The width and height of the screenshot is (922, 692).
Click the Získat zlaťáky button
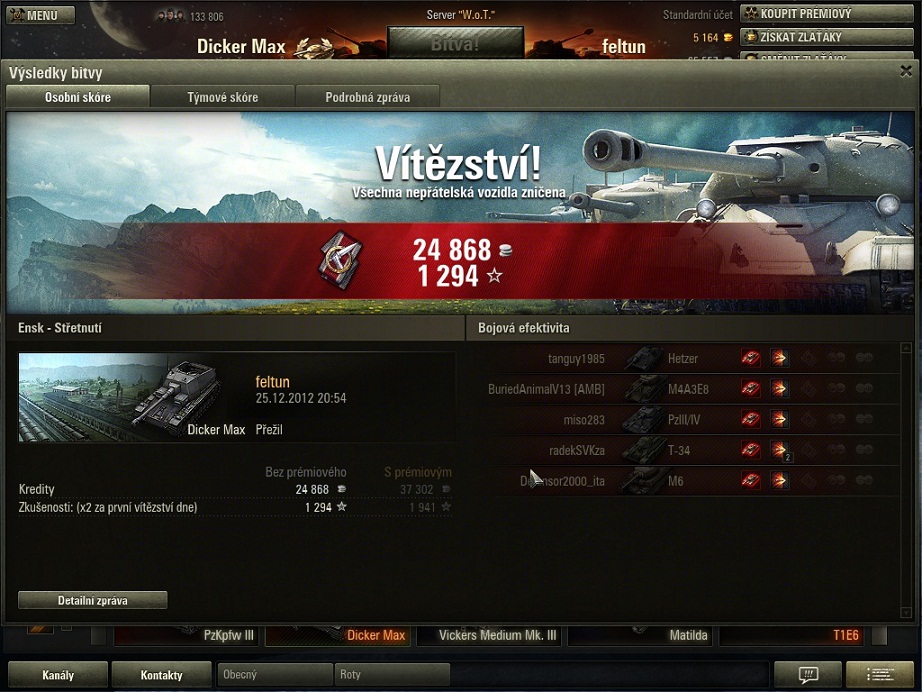point(826,37)
